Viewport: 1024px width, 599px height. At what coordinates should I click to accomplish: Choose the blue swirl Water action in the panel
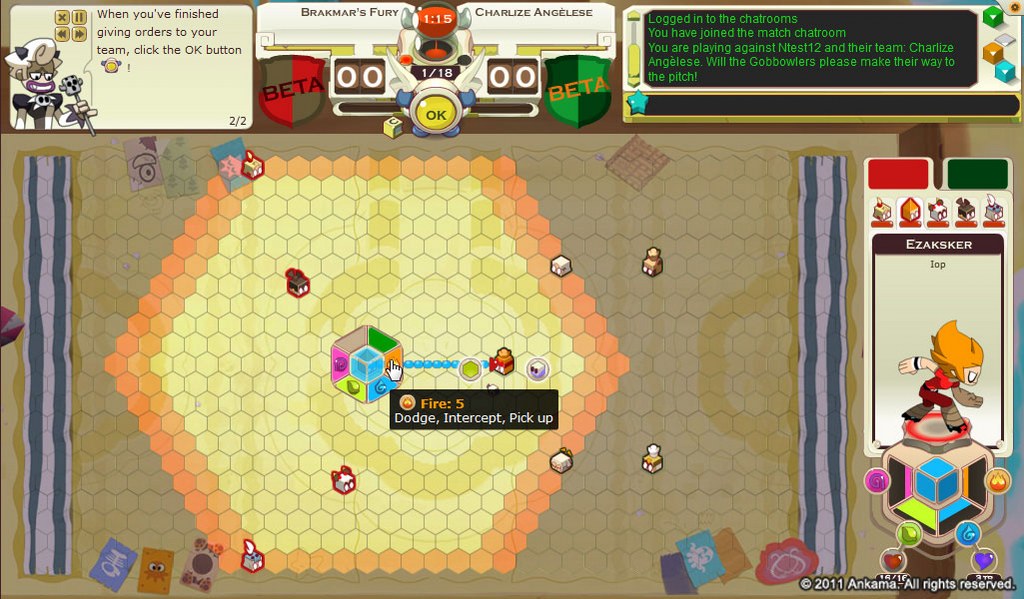(x=967, y=534)
